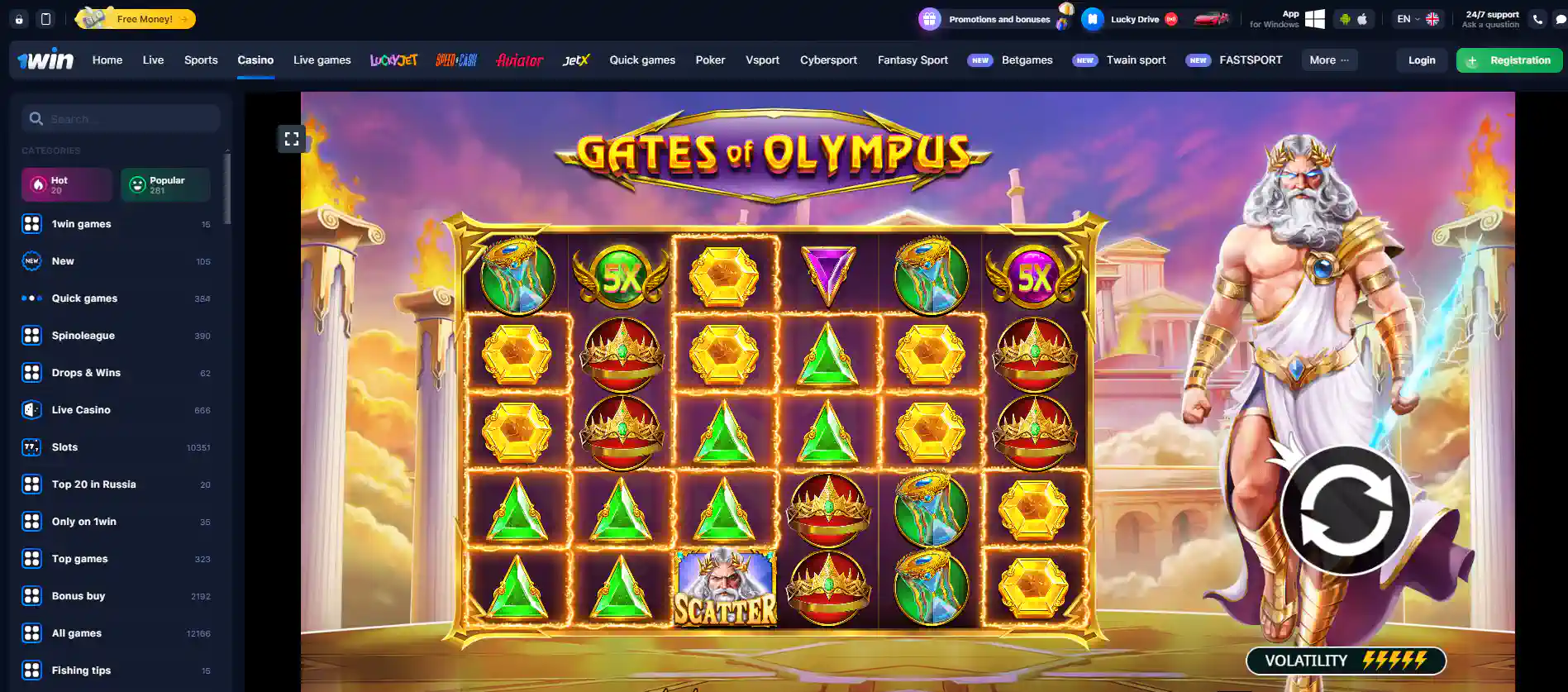Screen dimensions: 1568x692
Task: Enter fullscreen mode for Gates of Olympus
Action: 292,138
